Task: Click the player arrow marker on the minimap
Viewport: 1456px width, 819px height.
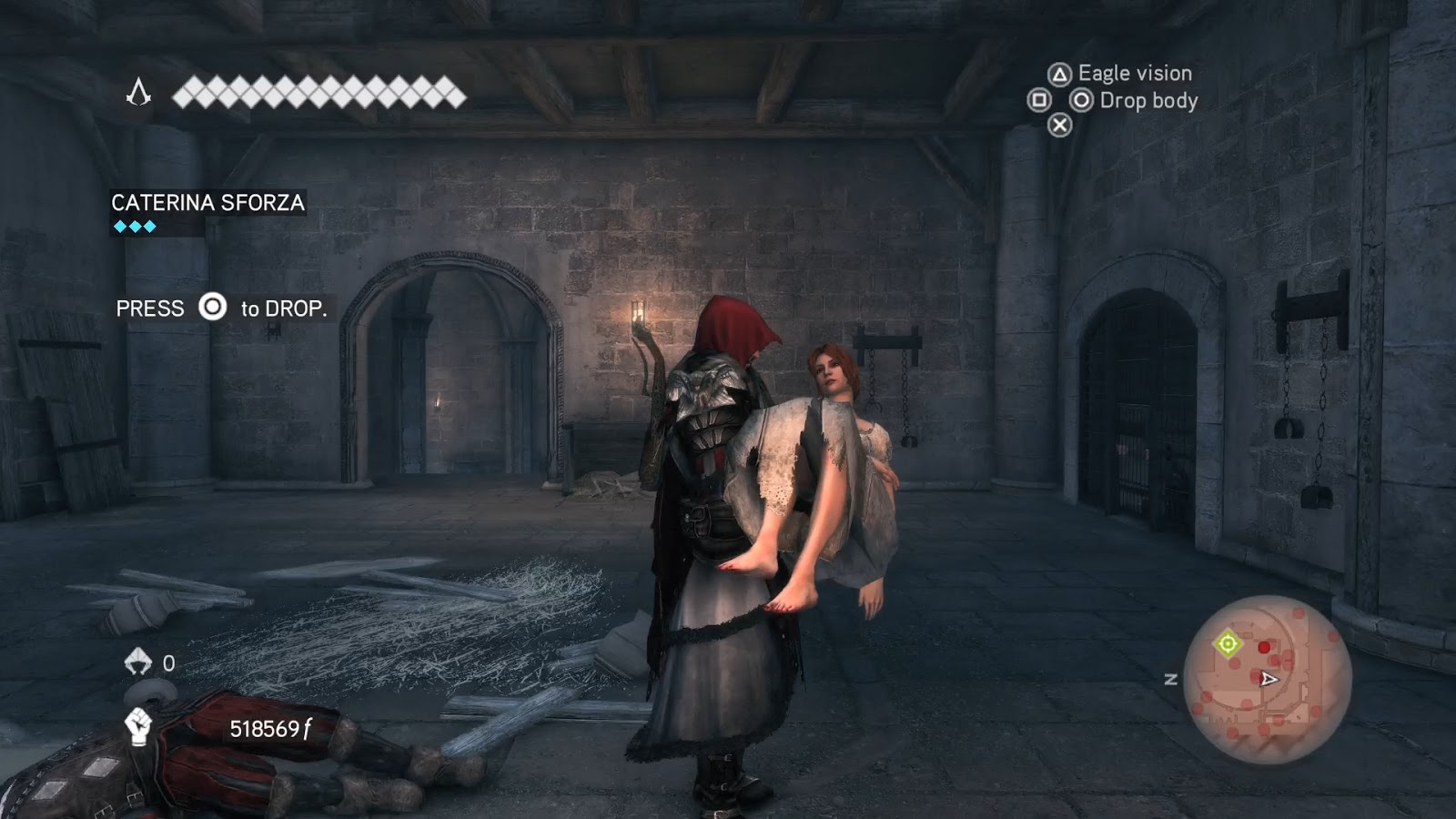Action: pyautogui.click(x=1268, y=677)
